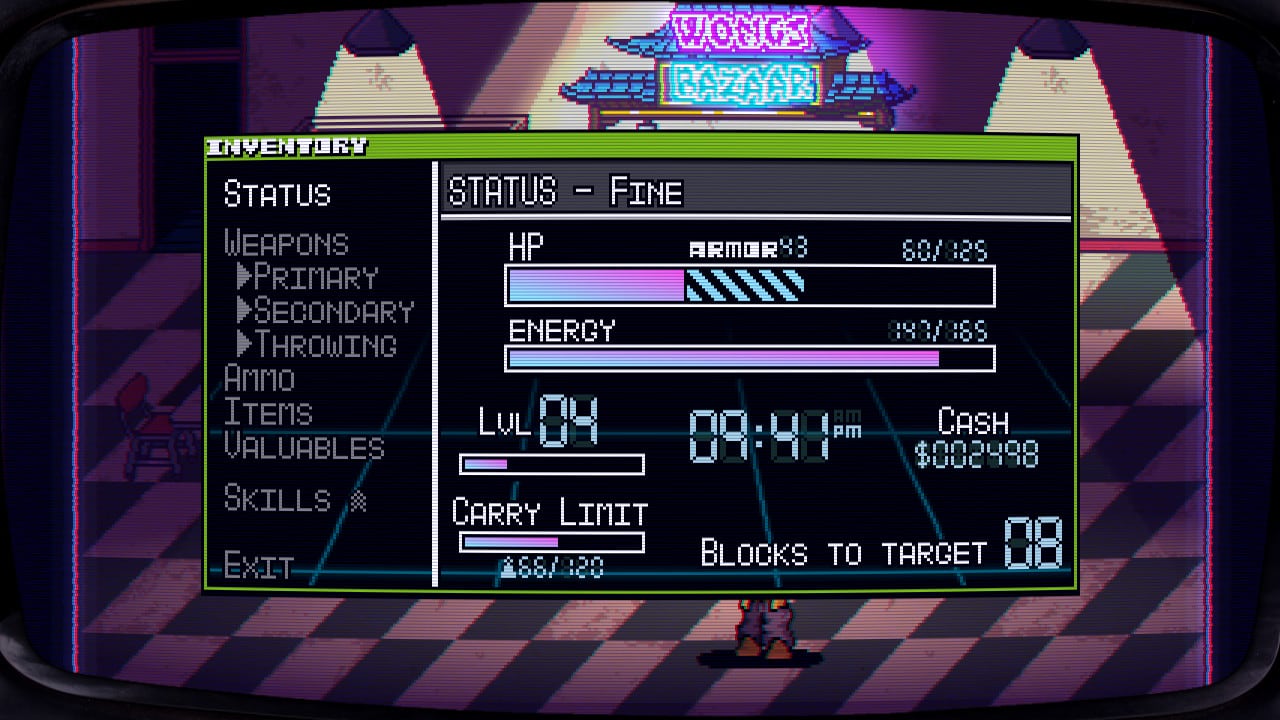Viewport: 1280px width, 720px height.
Task: Select the Skills menu entry
Action: pos(277,498)
